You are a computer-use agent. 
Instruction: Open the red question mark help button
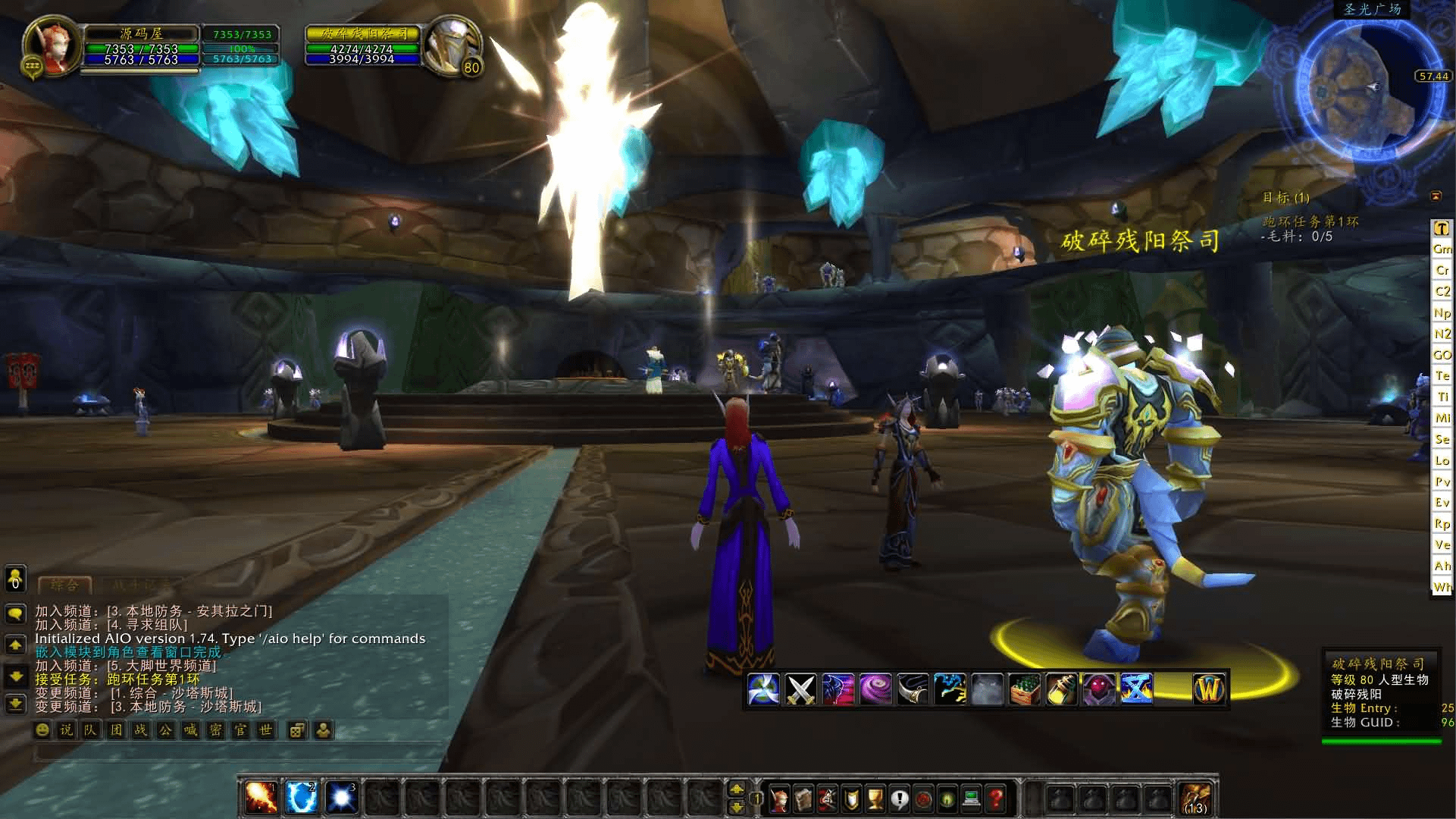point(996,799)
